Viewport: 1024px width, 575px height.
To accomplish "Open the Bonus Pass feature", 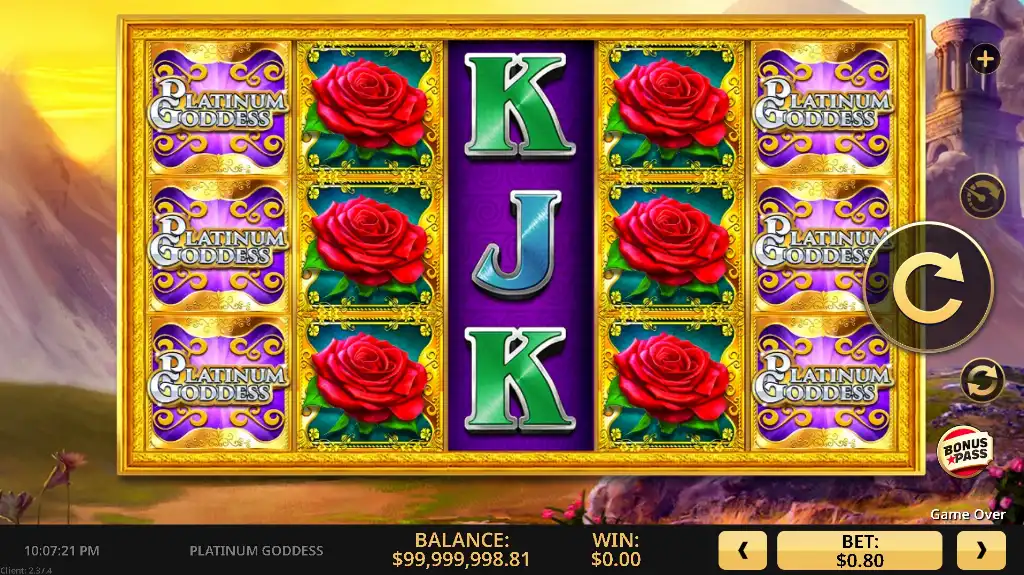I will pyautogui.click(x=963, y=453).
